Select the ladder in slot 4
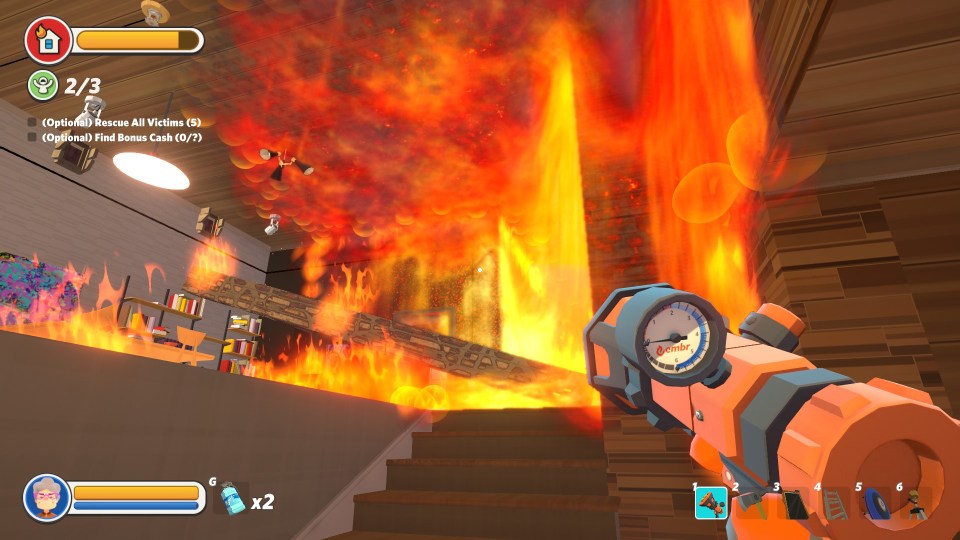The image size is (960, 540). pos(834,503)
